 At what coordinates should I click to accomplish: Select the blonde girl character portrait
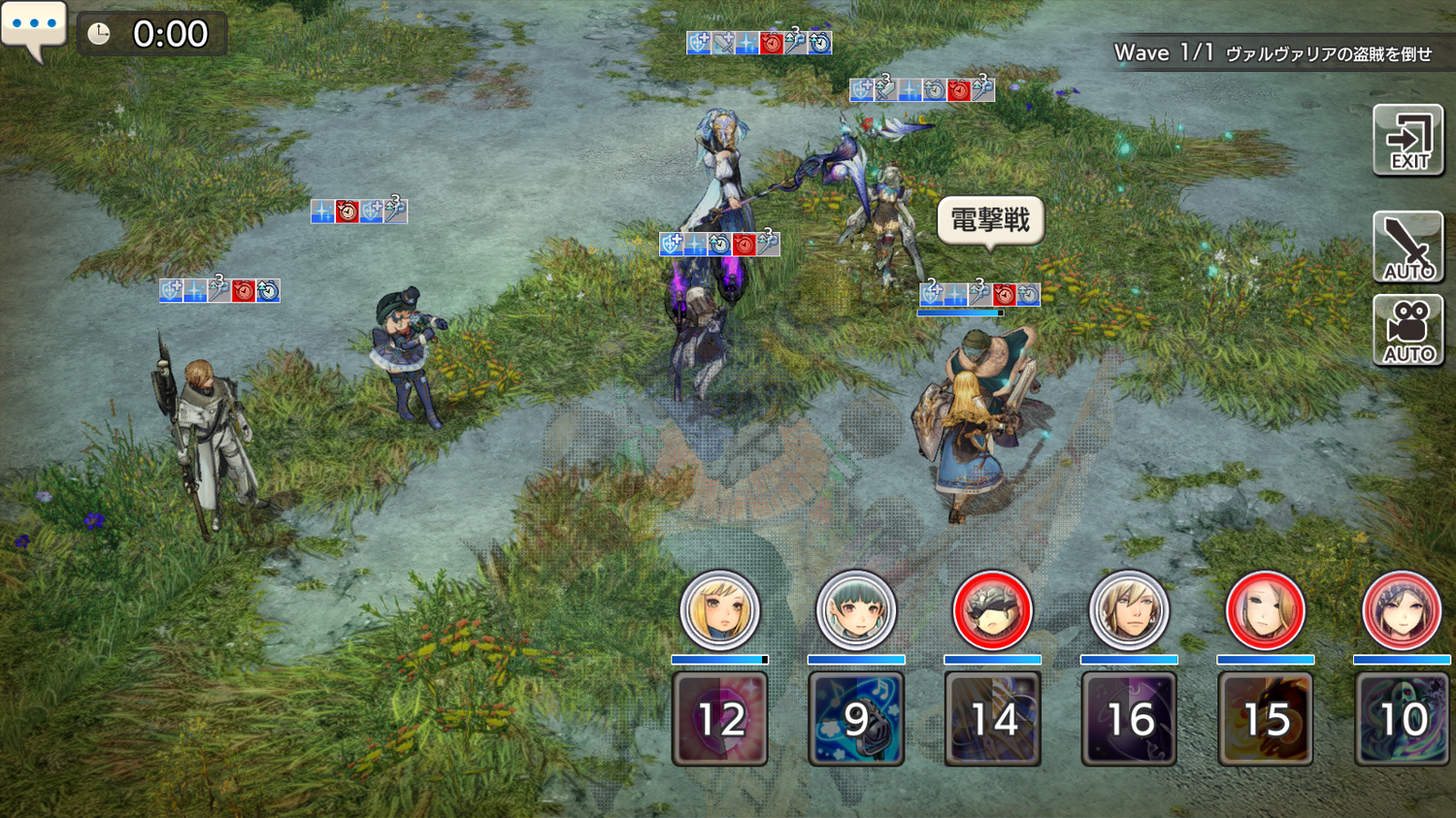[719, 611]
